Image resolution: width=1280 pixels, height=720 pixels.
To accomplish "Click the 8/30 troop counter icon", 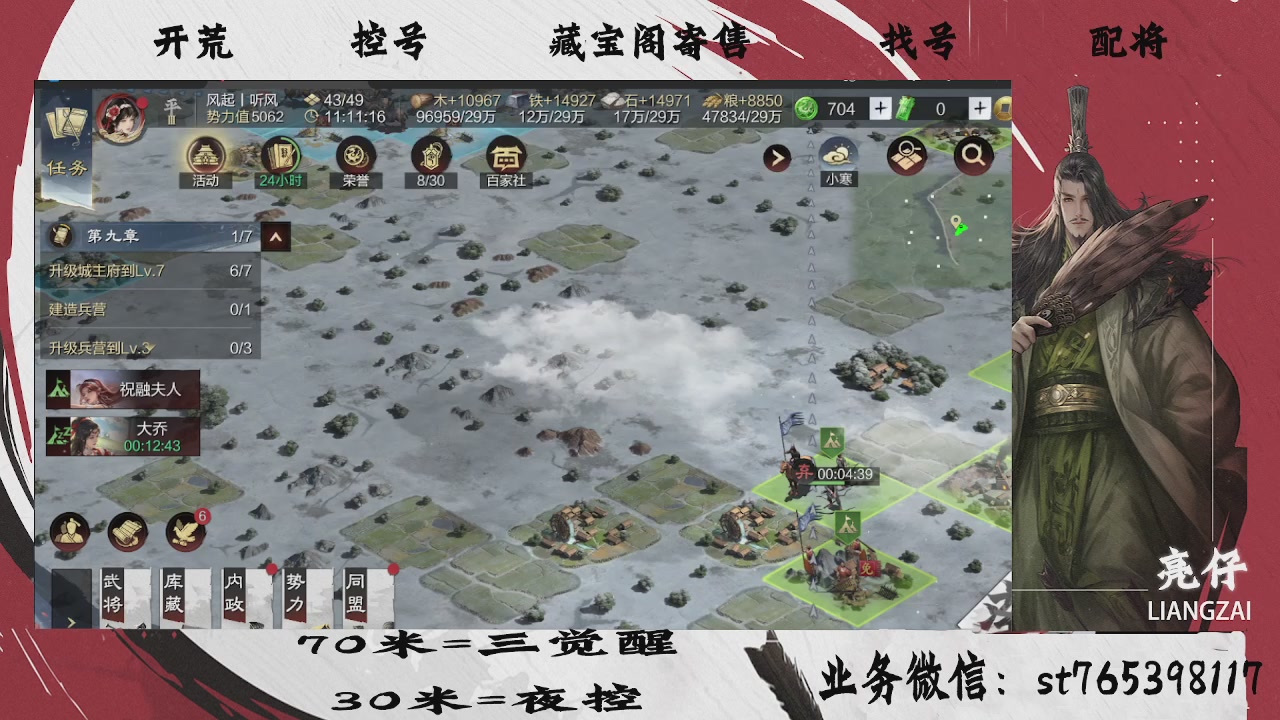I will pos(430,158).
